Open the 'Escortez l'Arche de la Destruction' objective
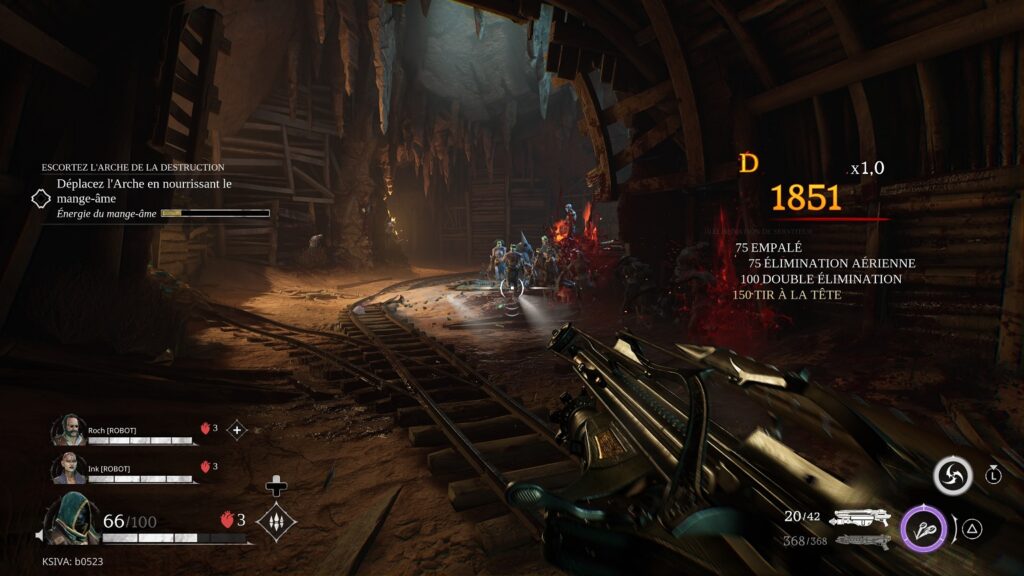Screen dimensions: 1024x576 (x=133, y=167)
